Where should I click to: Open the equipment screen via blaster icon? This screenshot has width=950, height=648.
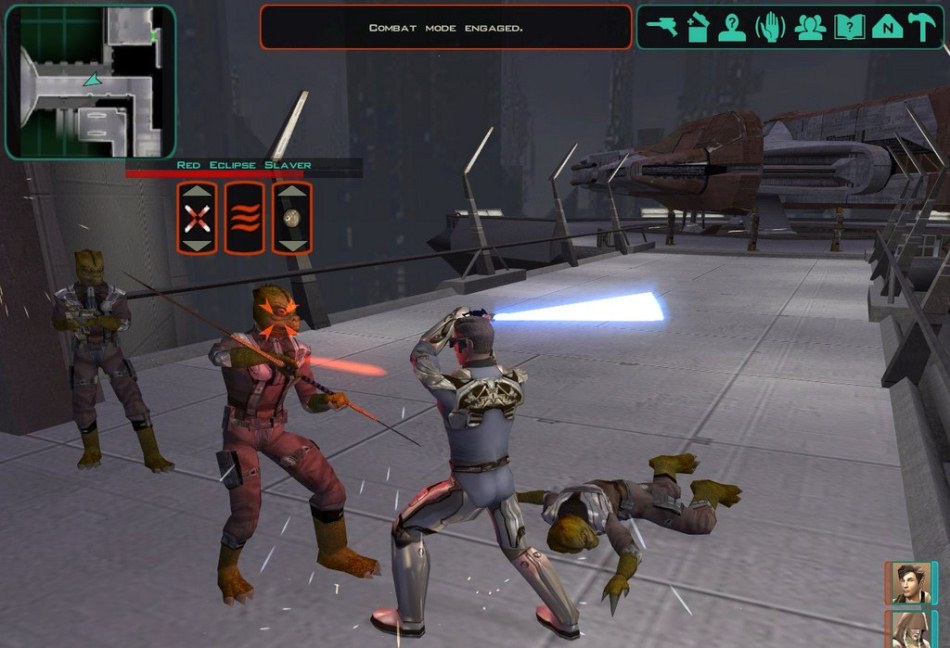coord(661,27)
